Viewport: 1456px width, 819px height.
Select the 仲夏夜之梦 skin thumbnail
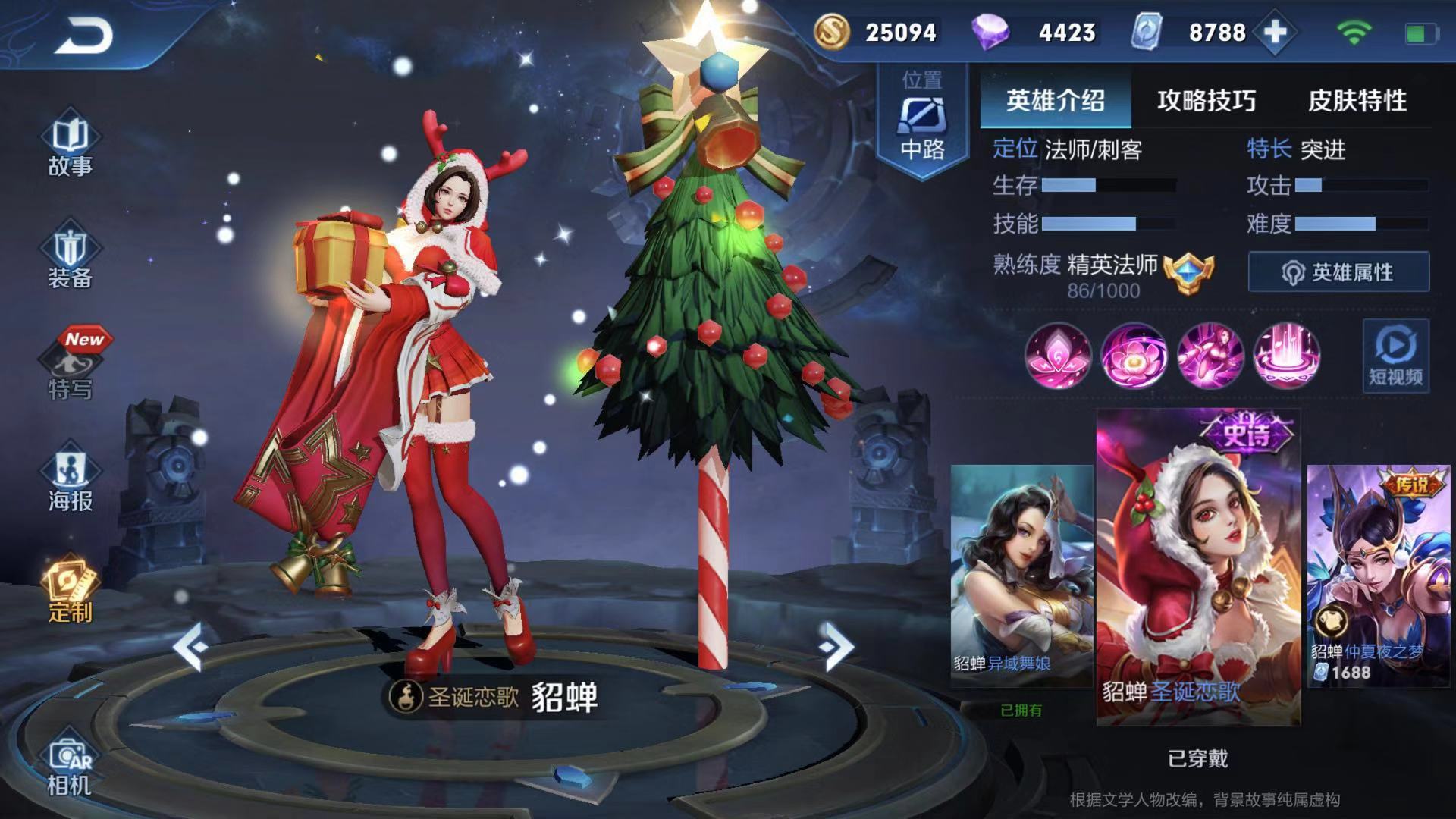pos(1377,575)
